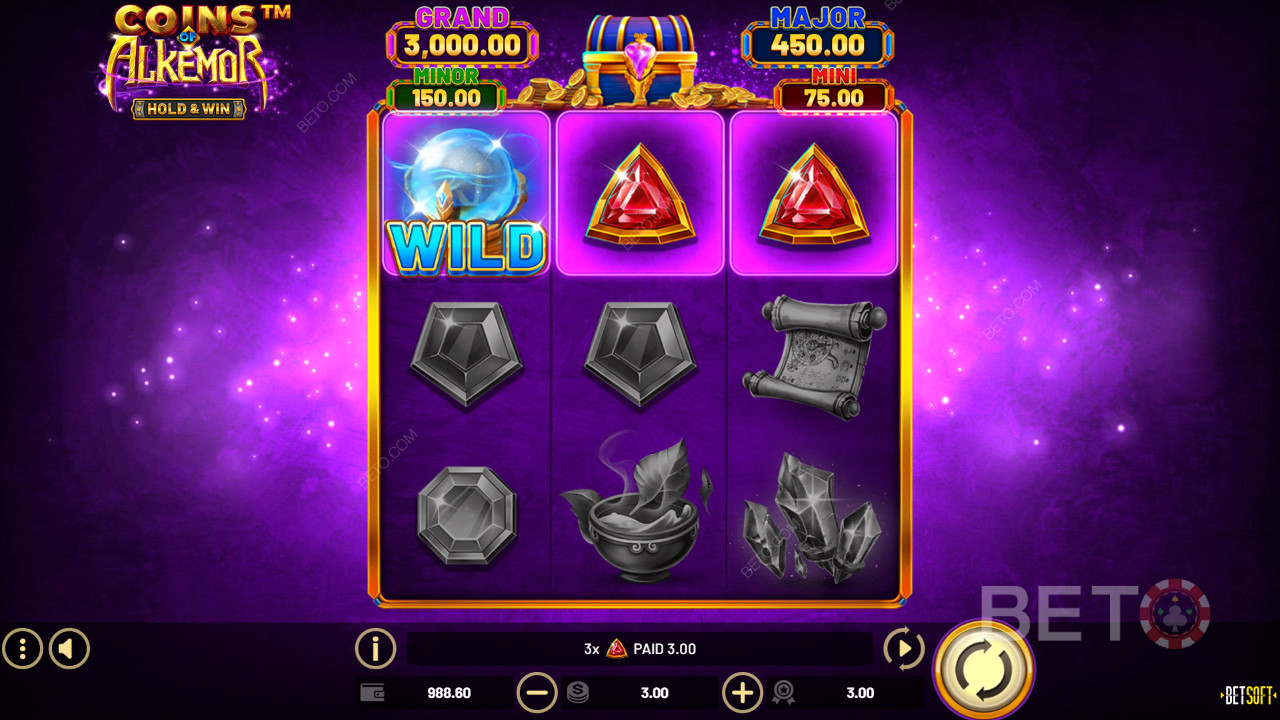Screen dimensions: 1280x720
Task: Spin the reels with the gold button
Action: pos(983,669)
